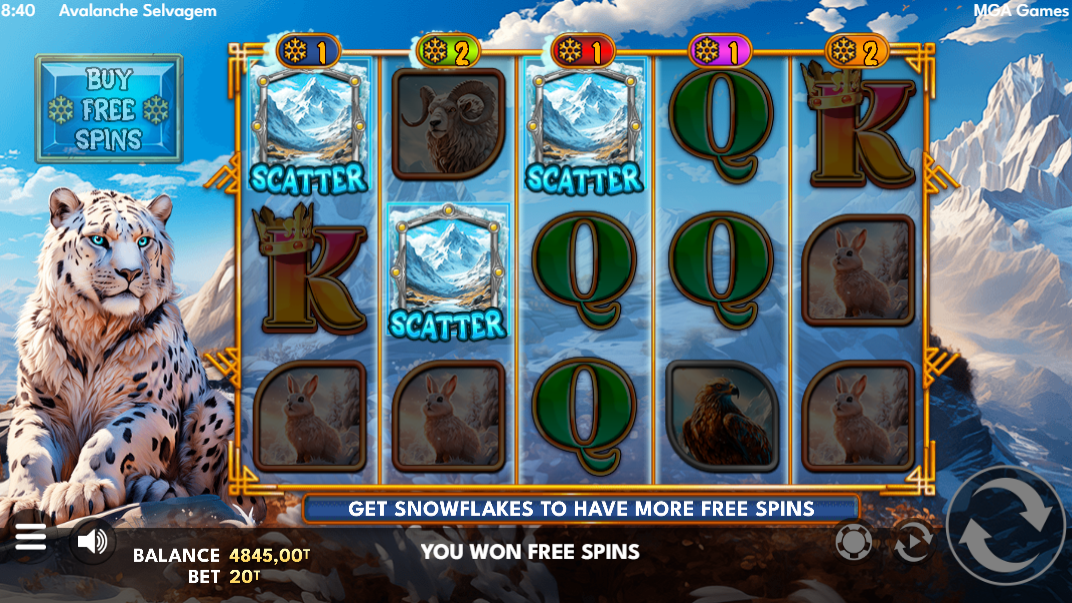
Task: Toggle the sound speaker icon
Action: click(92, 542)
